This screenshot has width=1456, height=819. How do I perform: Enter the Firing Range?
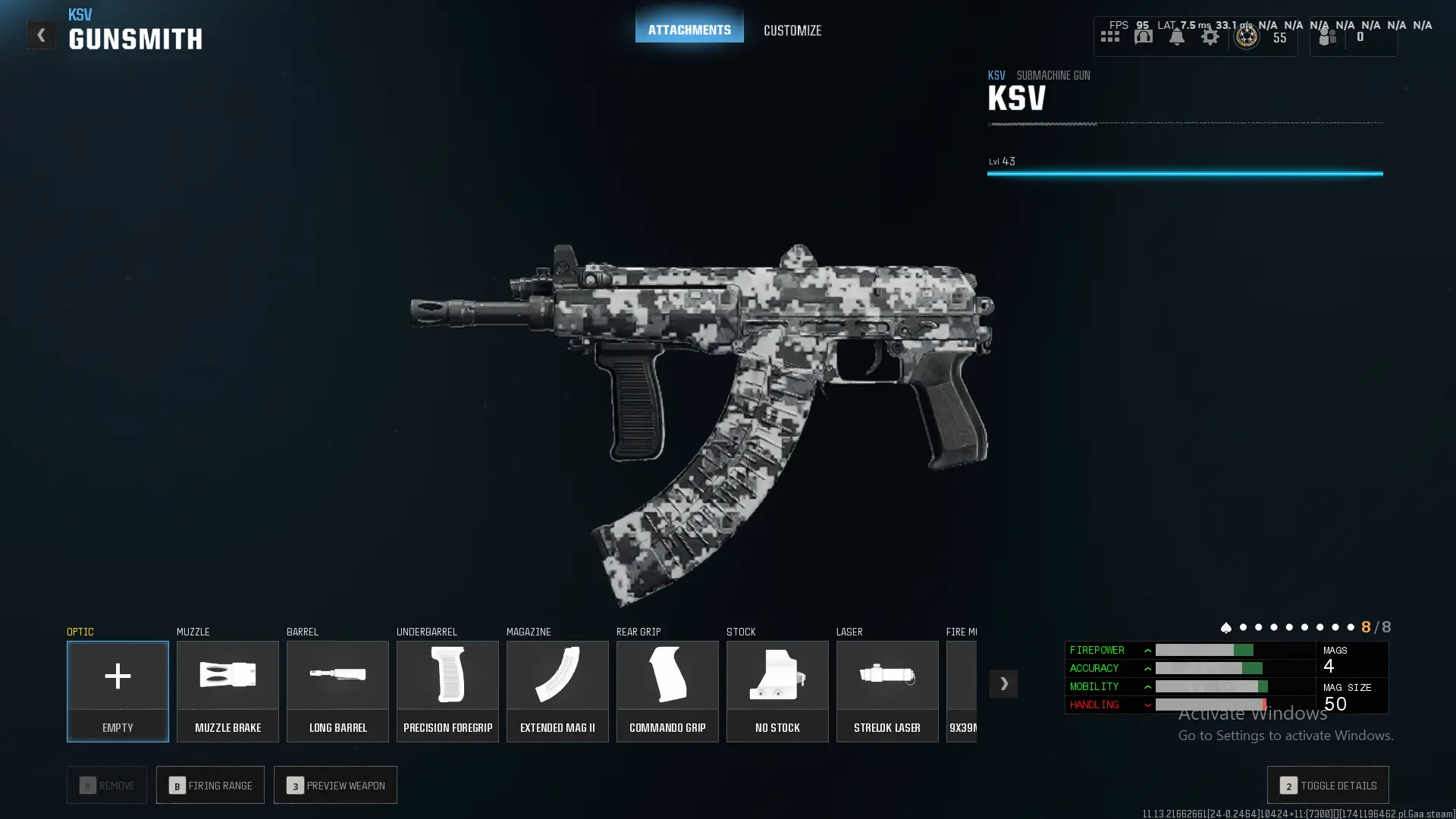click(210, 785)
